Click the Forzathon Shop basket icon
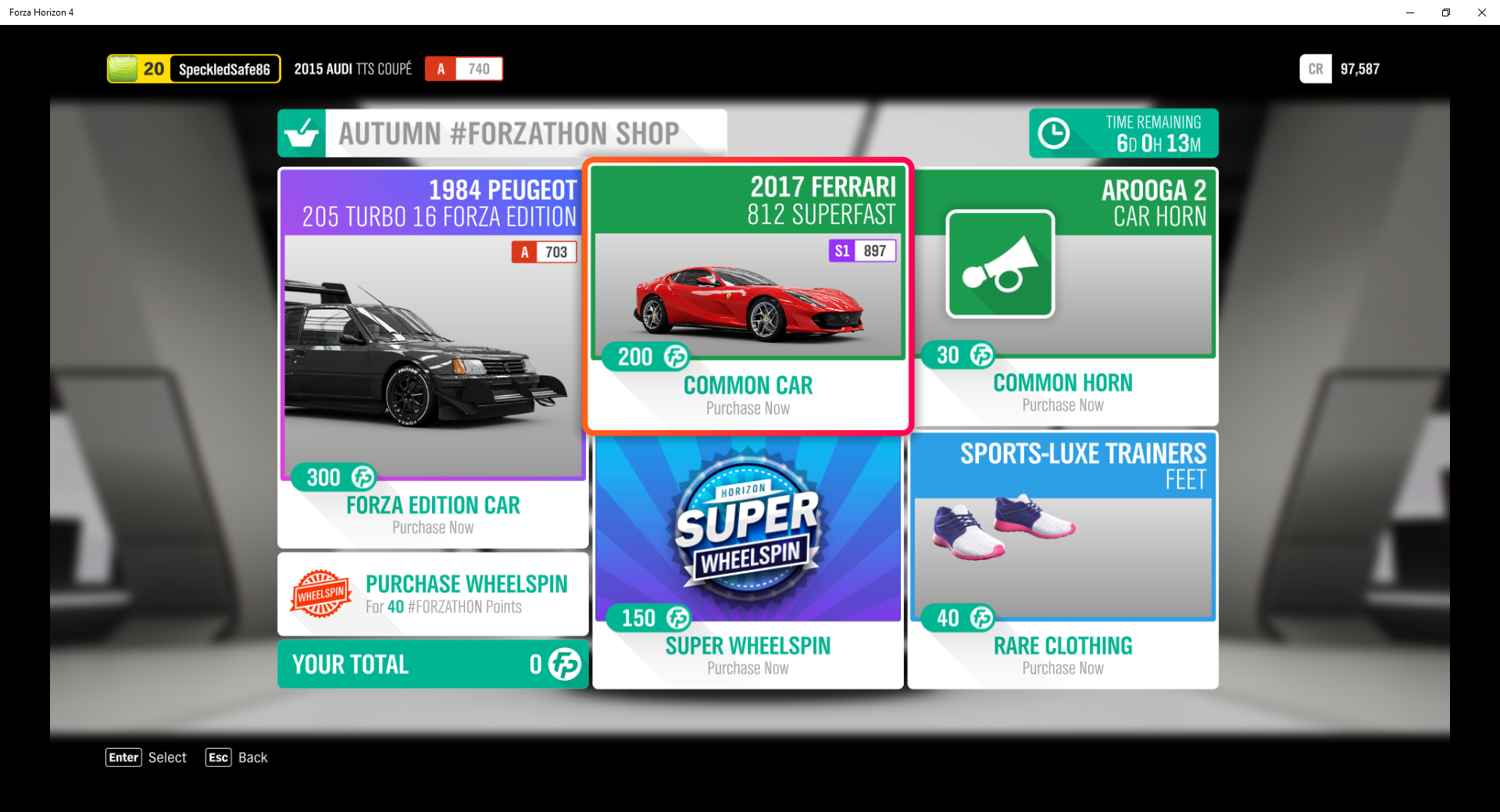The width and height of the screenshot is (1500, 812). [302, 132]
